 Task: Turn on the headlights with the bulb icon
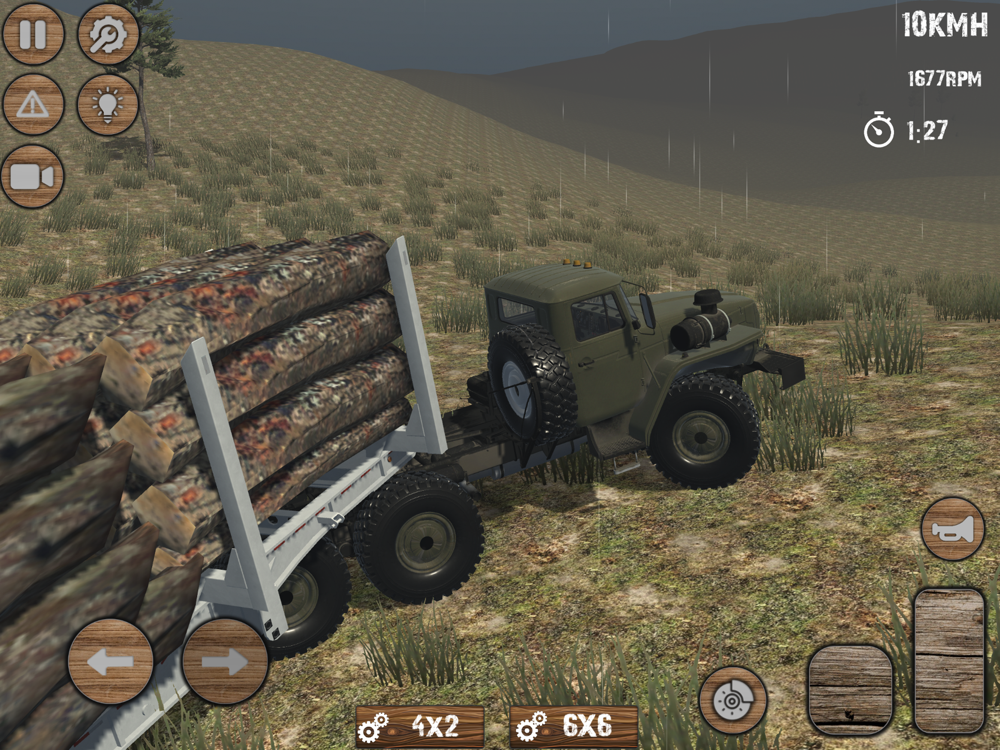click(x=108, y=105)
